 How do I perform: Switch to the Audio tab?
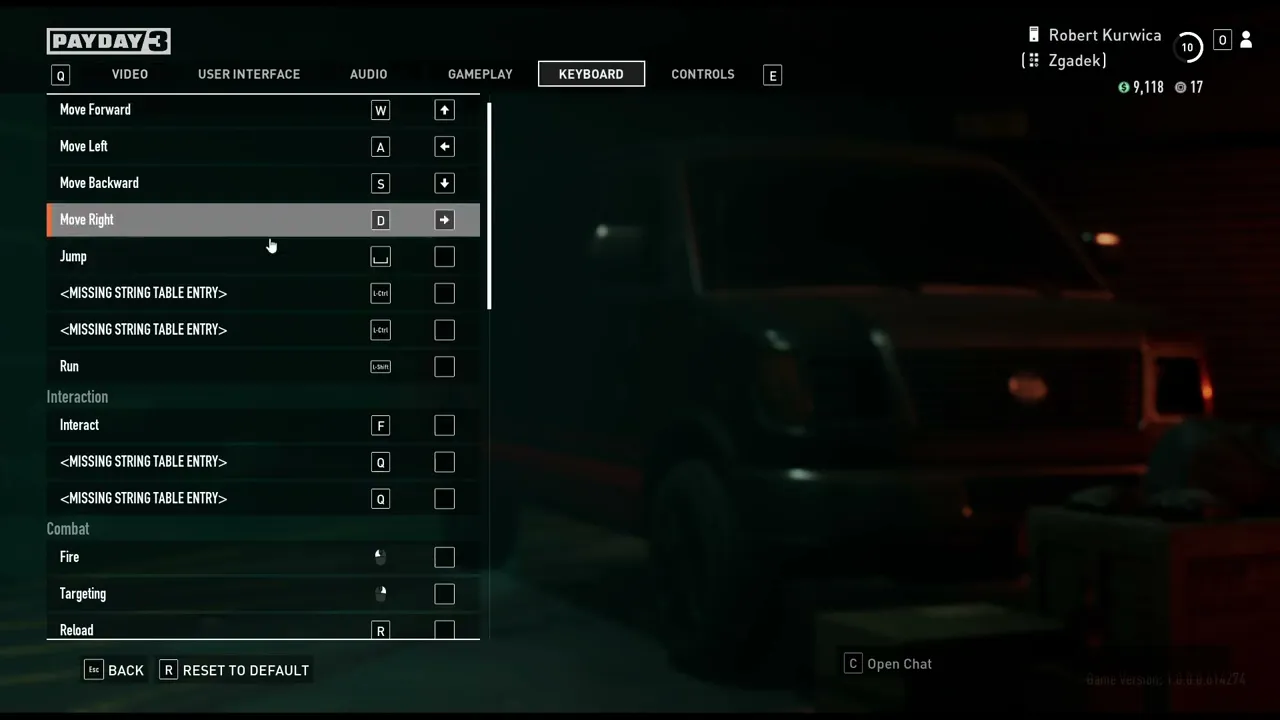point(368,74)
